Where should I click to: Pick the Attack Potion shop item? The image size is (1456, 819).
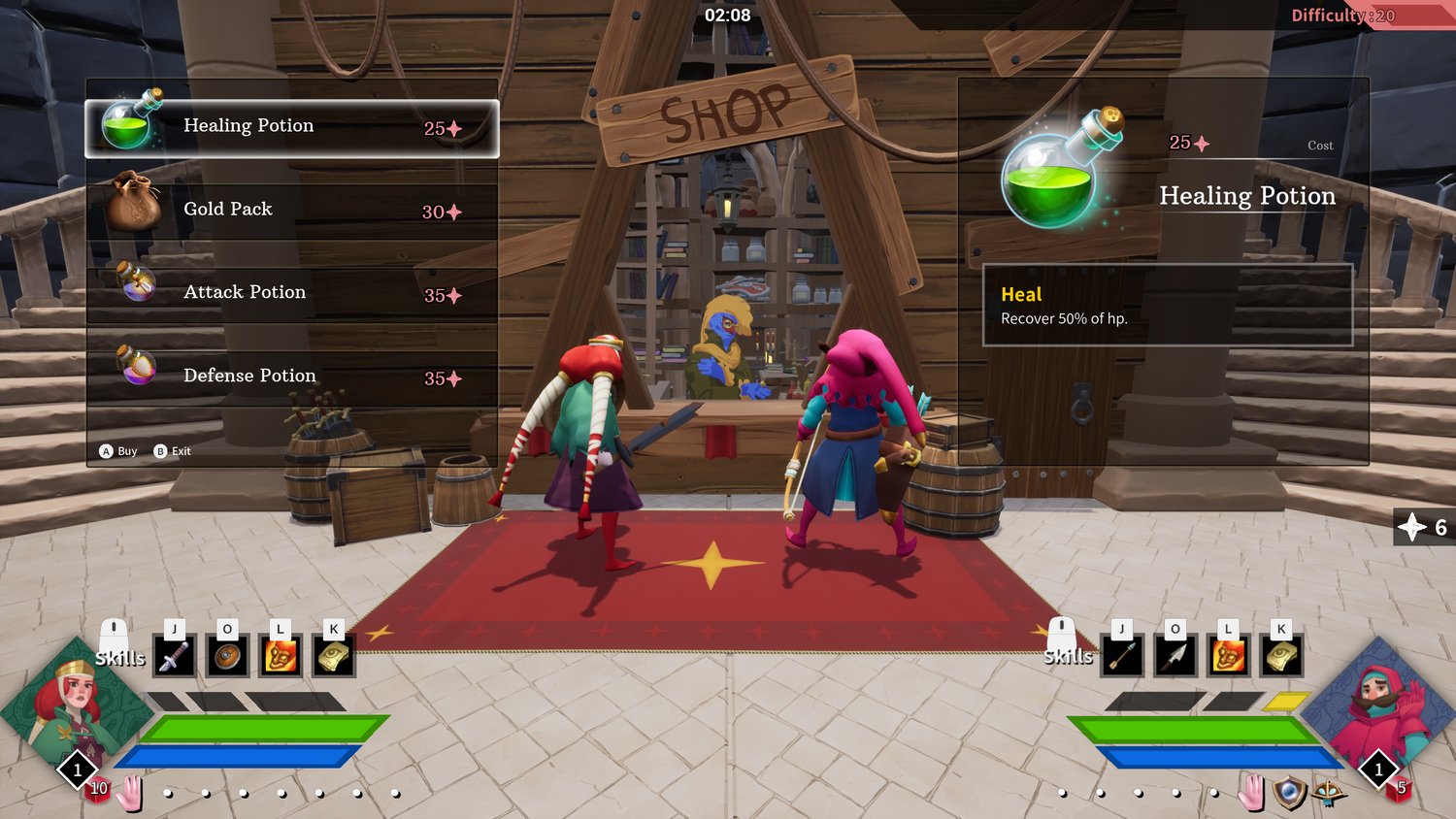click(291, 294)
